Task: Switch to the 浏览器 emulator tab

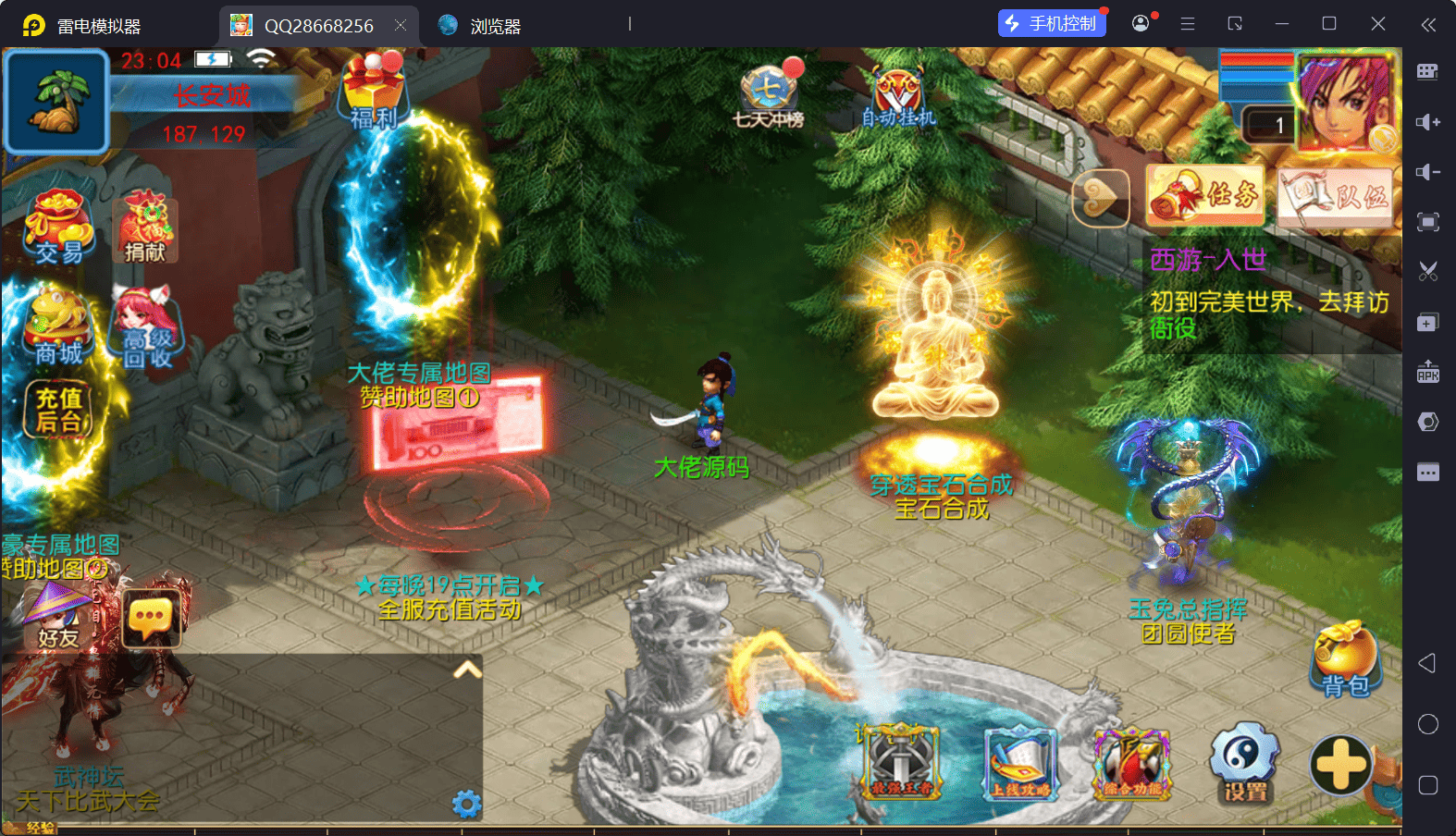Action: 481,26
